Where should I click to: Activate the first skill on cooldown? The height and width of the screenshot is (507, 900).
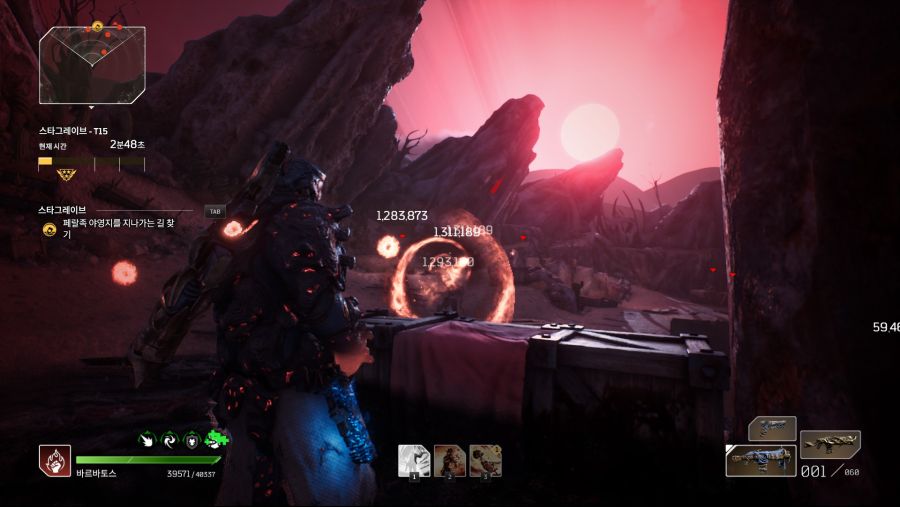[414, 460]
